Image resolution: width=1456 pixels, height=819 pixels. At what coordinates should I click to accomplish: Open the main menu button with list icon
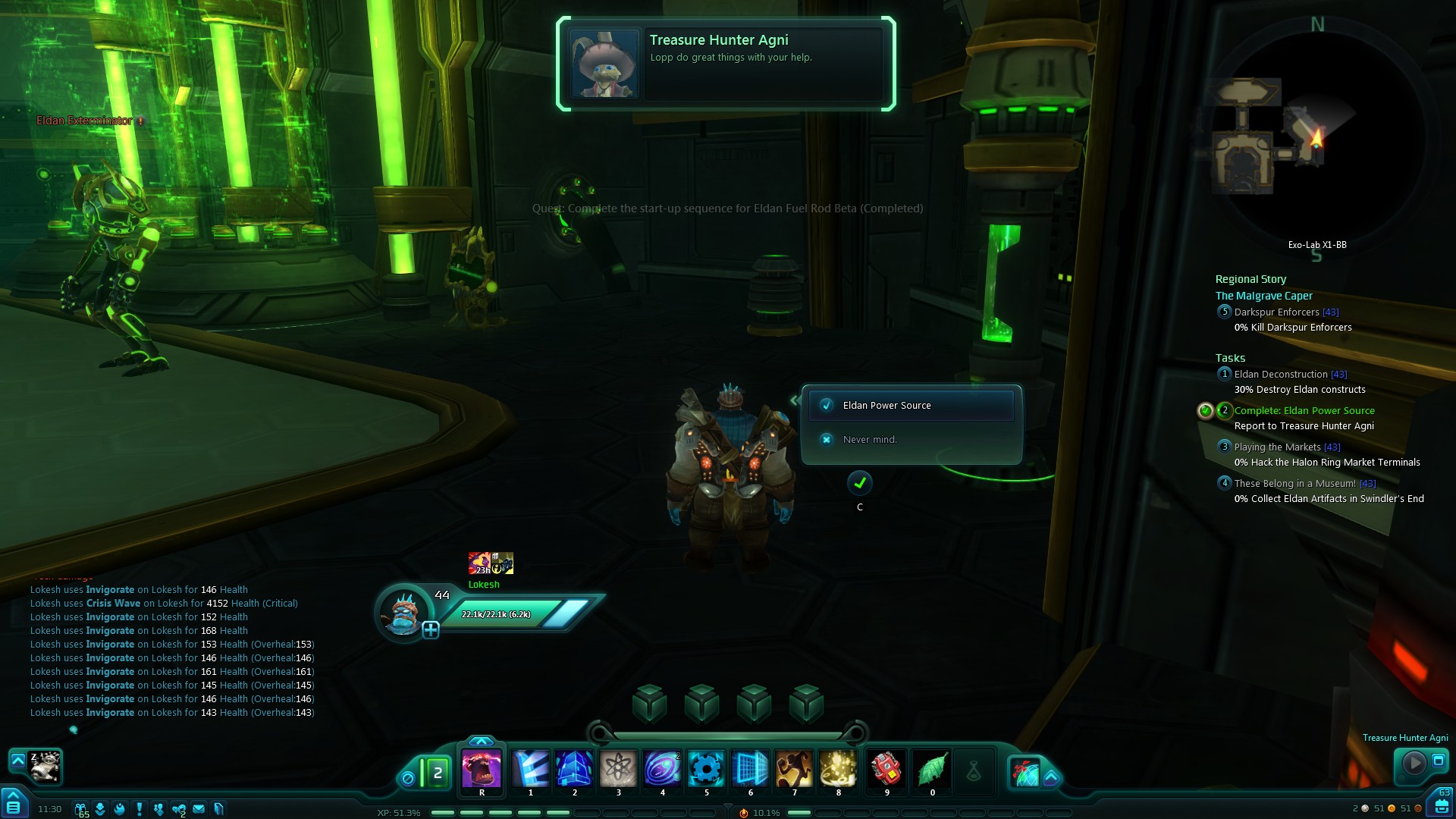click(x=13, y=806)
